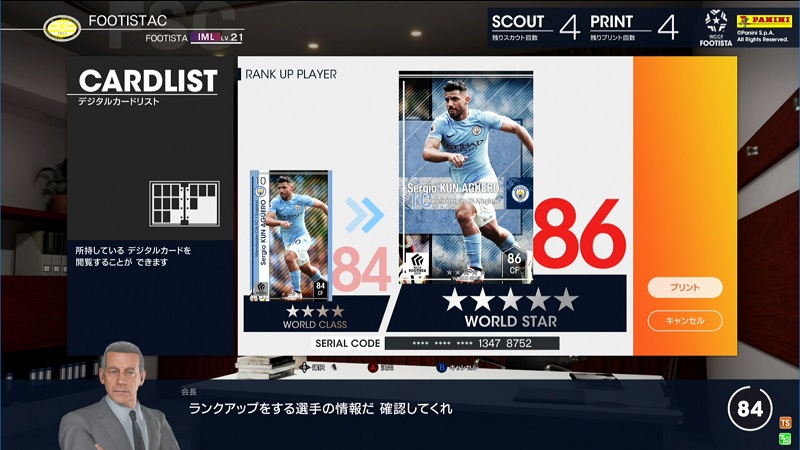This screenshot has width=800, height=450.
Task: Open the digital card list grid icon
Action: click(x=183, y=203)
